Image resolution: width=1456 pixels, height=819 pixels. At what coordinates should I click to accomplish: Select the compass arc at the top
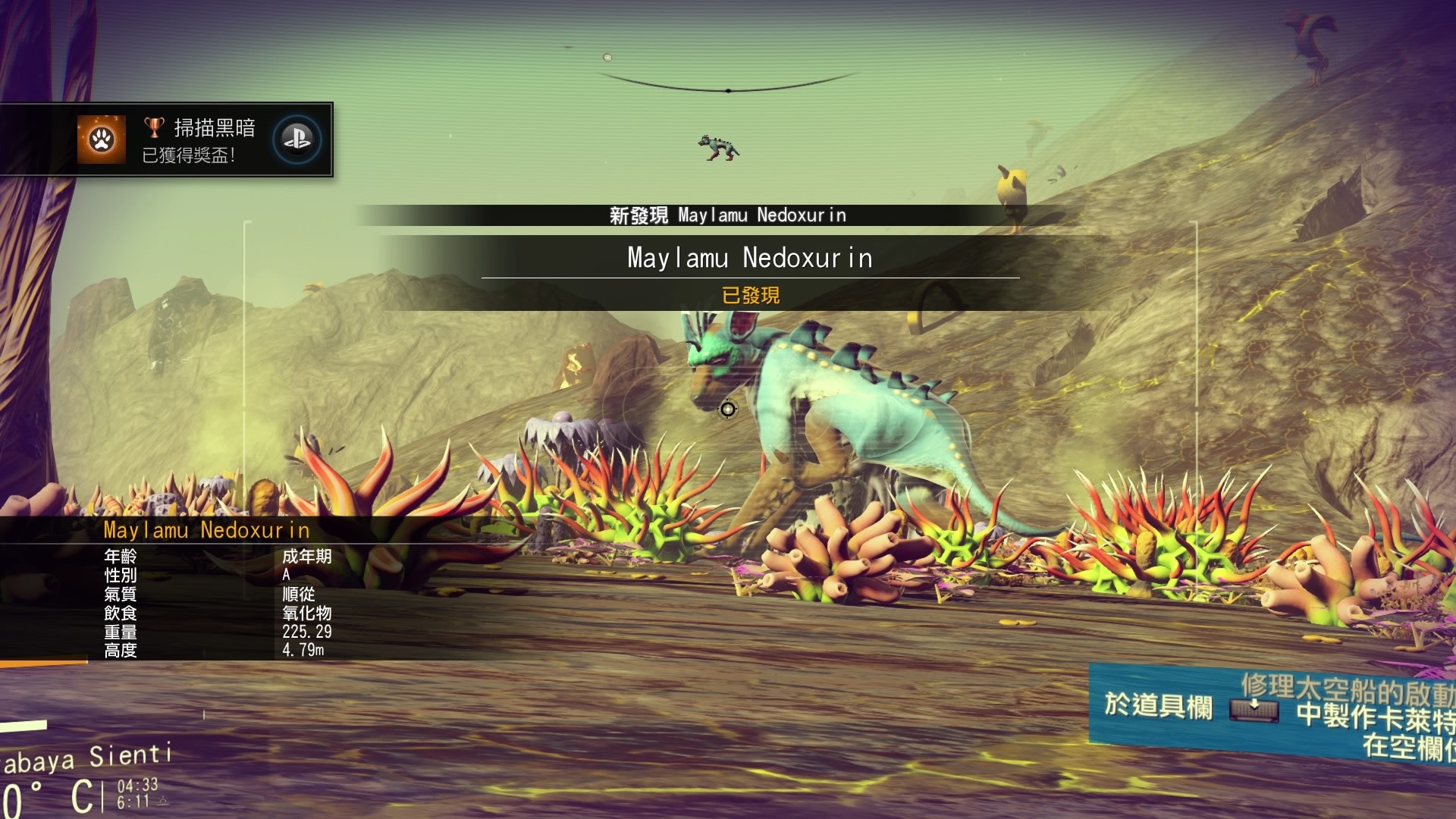(728, 85)
